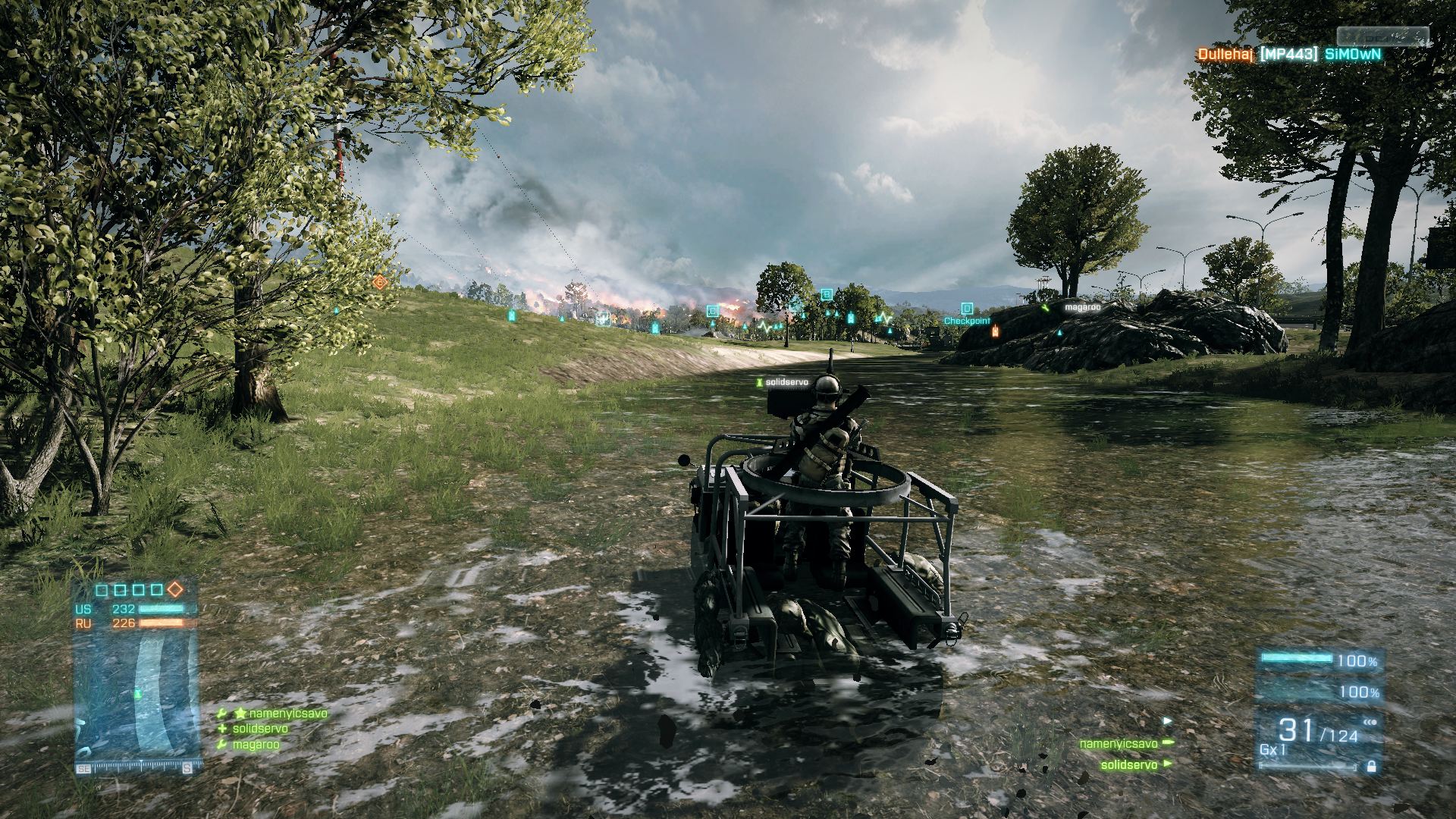Click the Gx1 grenade indicator
Viewport: 1456px width, 819px height.
1272,751
